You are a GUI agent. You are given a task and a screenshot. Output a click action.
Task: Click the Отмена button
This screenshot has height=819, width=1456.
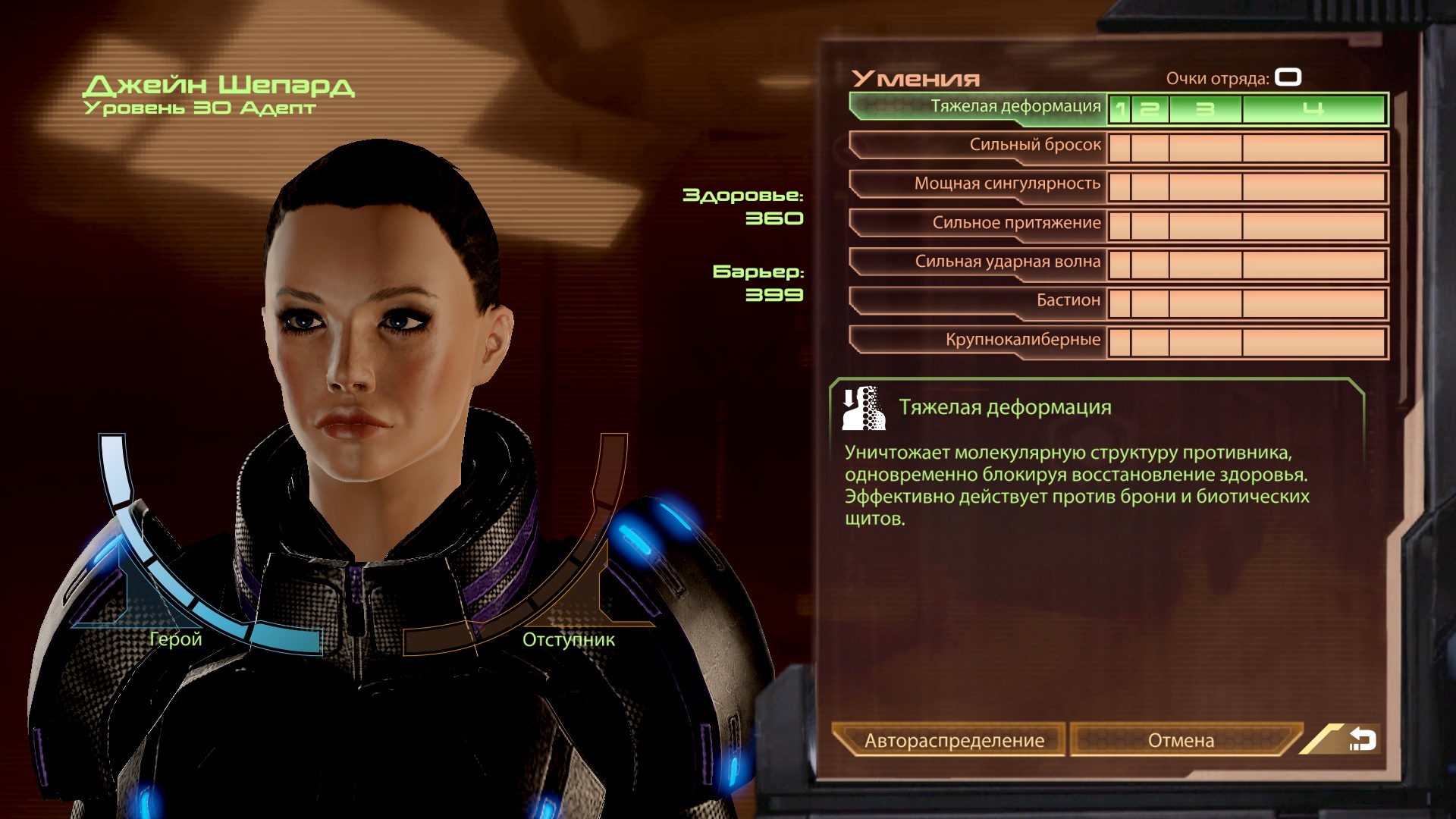coord(1181,740)
